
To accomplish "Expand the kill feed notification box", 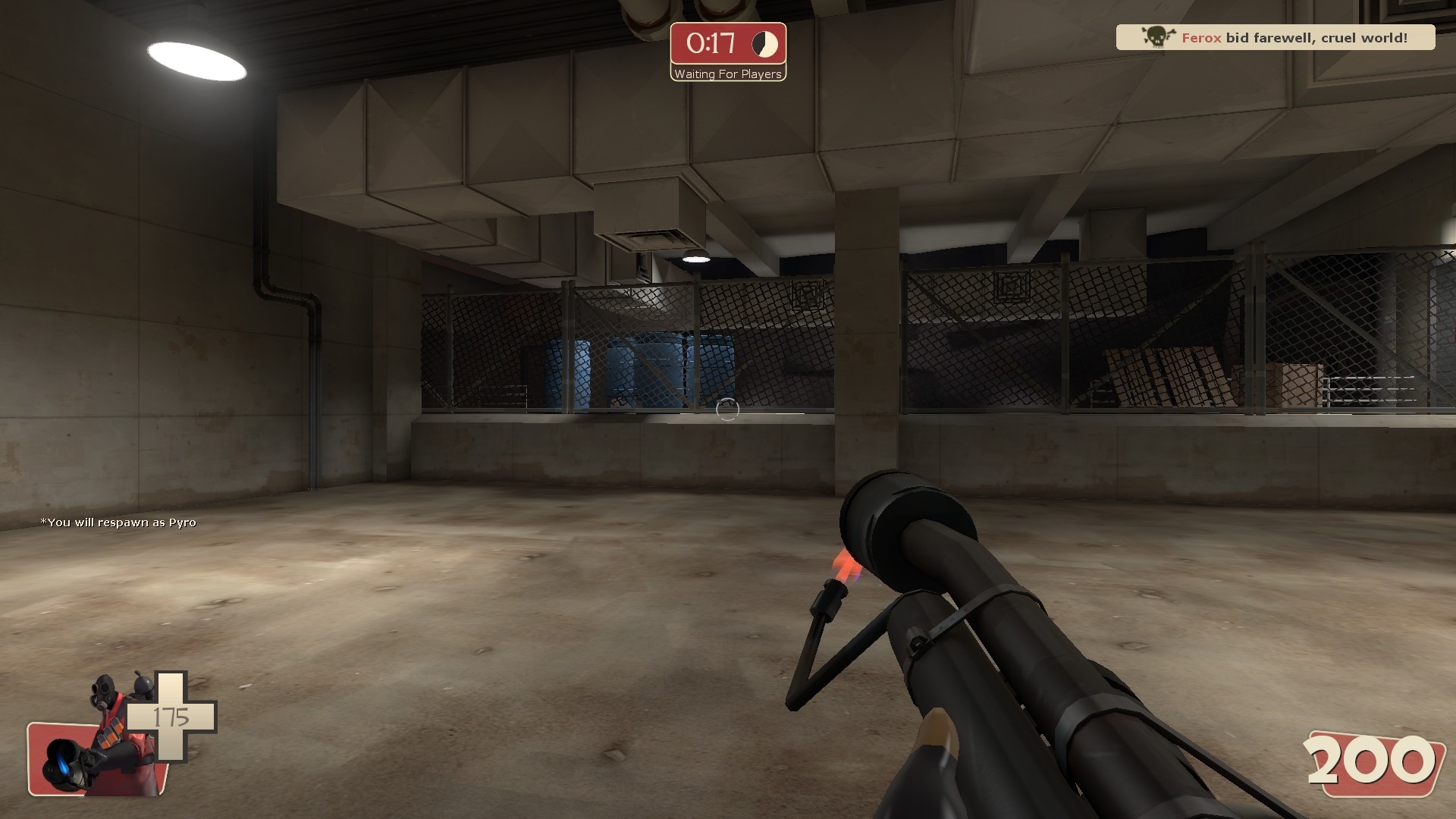I will pos(1274,36).
